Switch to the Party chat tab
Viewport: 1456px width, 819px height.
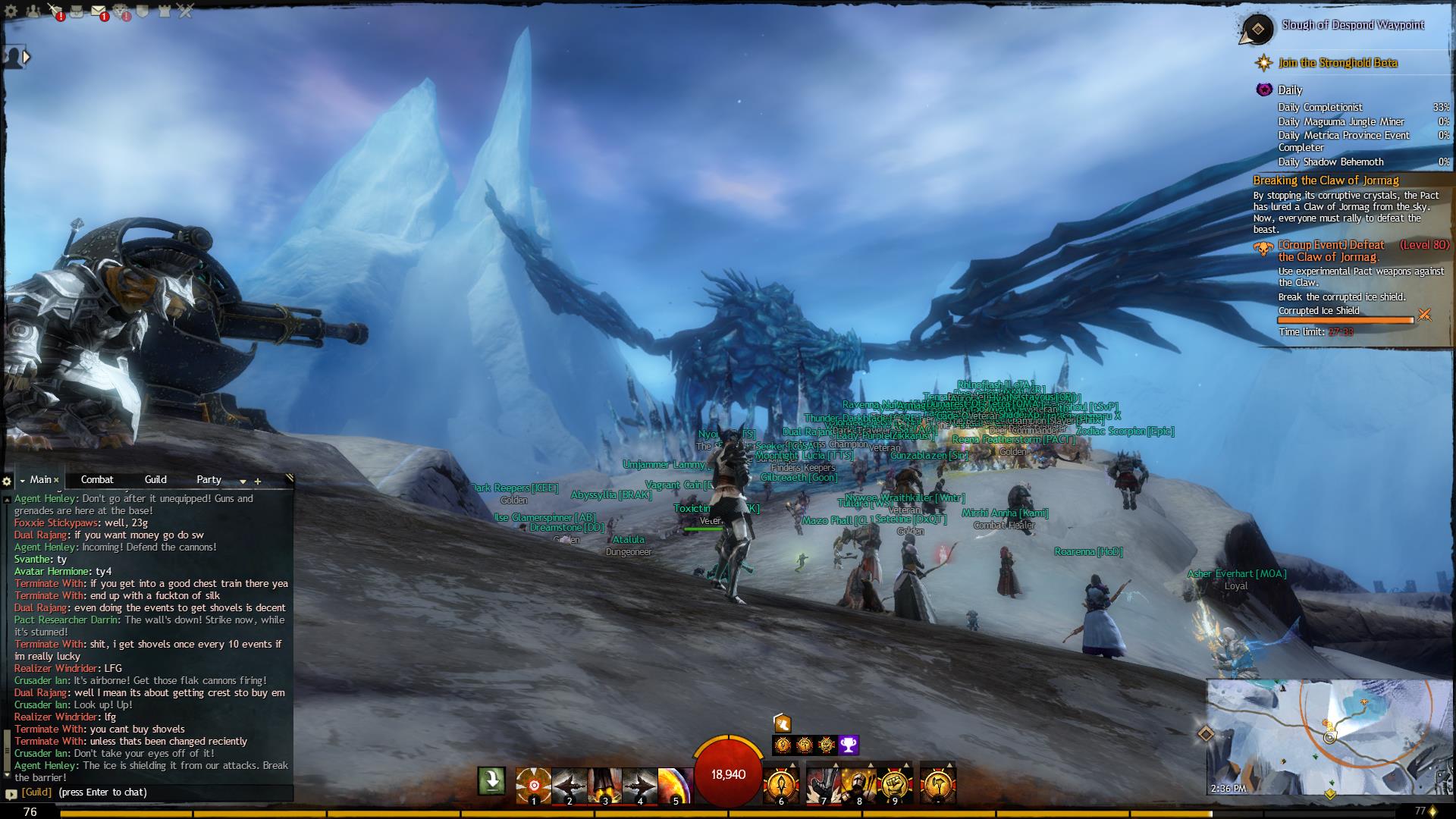tap(209, 480)
